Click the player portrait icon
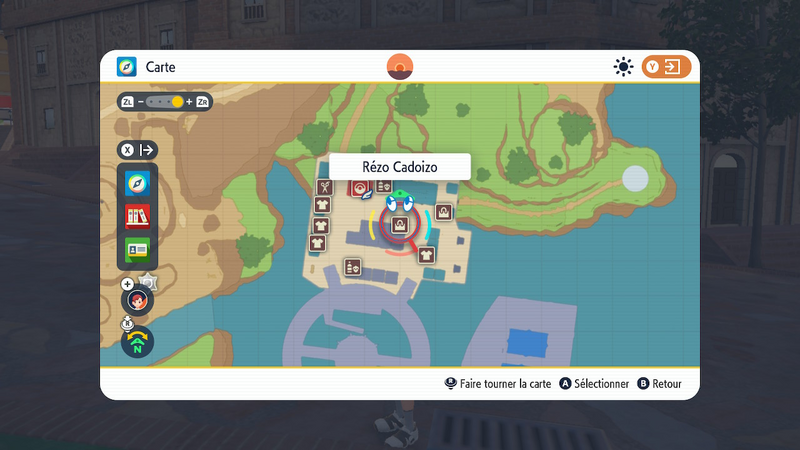Image resolution: width=800 pixels, height=450 pixels. [138, 299]
